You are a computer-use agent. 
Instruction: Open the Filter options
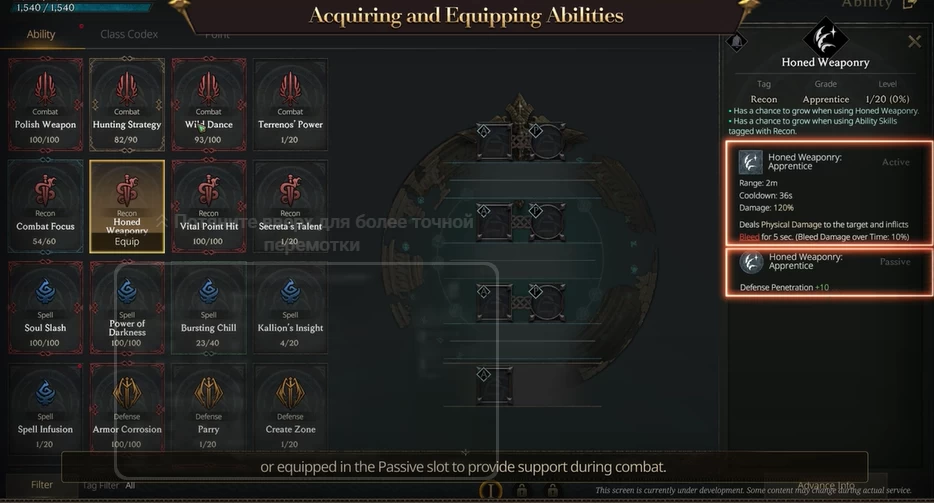pyautogui.click(x=41, y=485)
